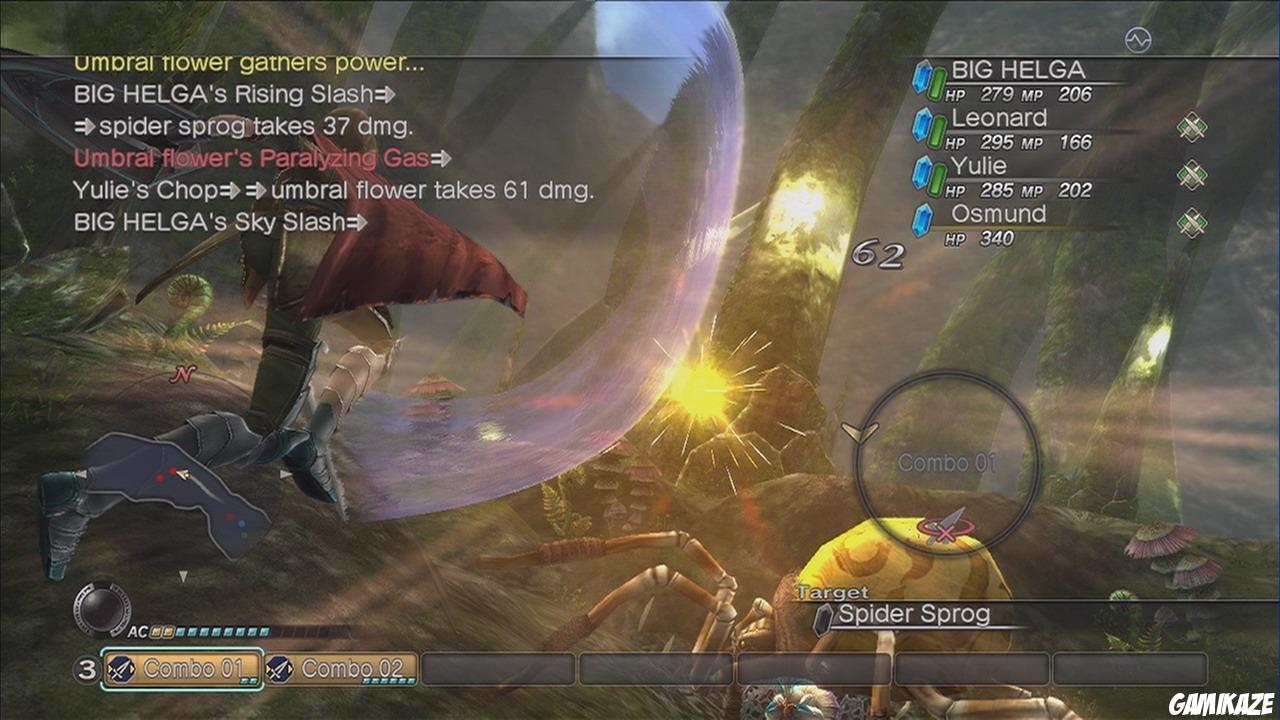Click the Spider Sprog target panel

pyautogui.click(x=912, y=615)
